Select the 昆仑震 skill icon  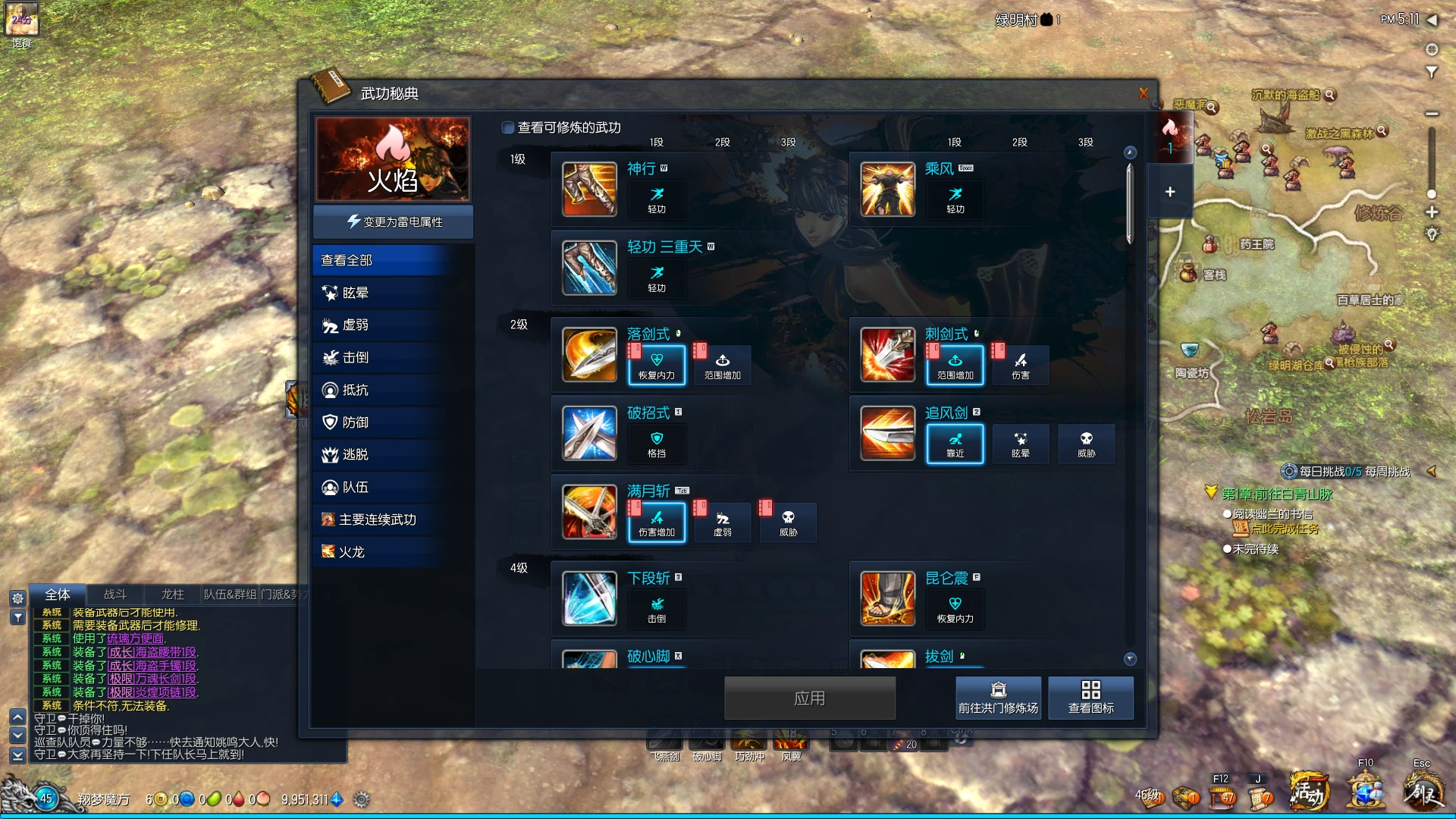[x=887, y=598]
